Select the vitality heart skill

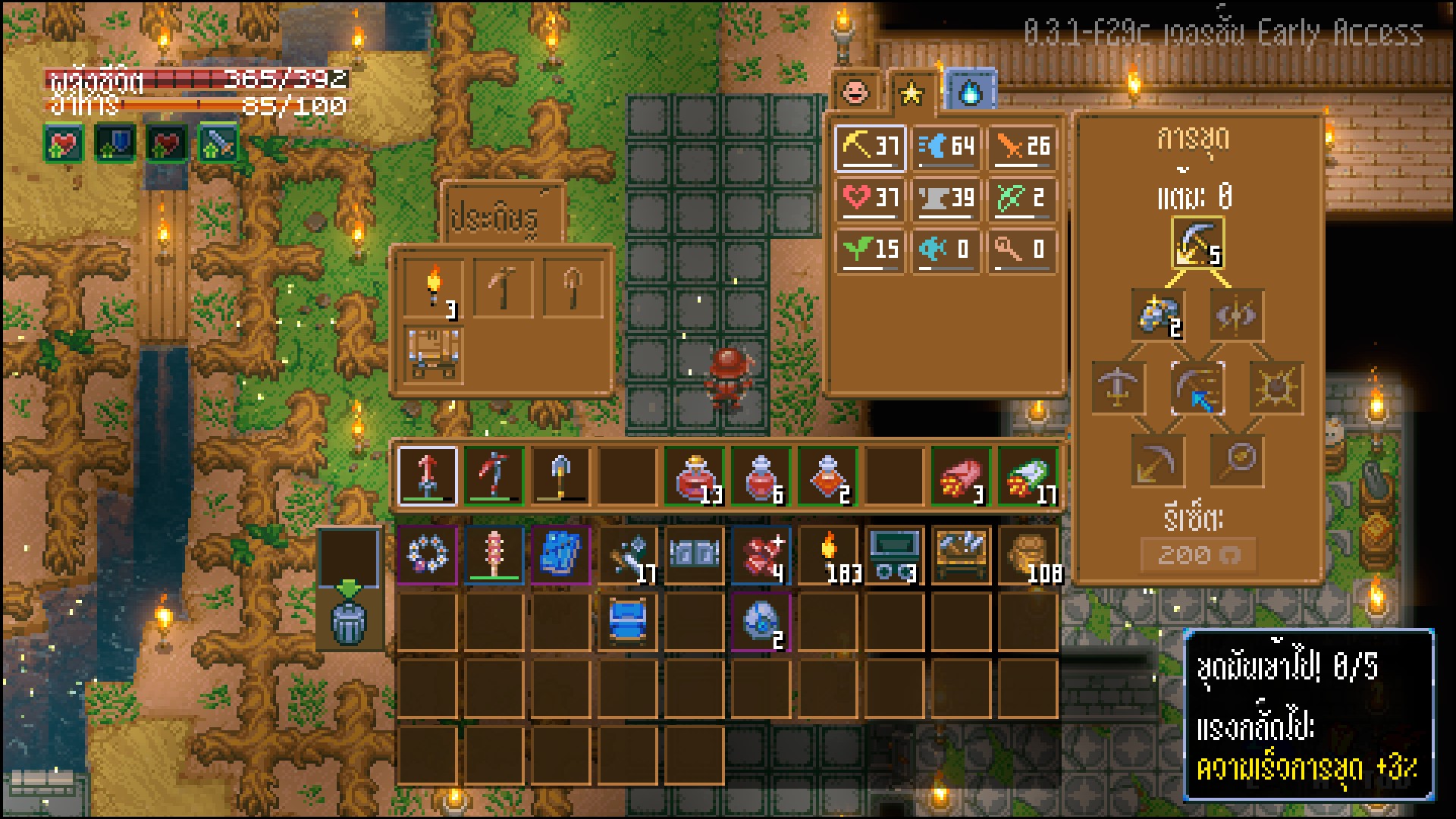(871, 199)
